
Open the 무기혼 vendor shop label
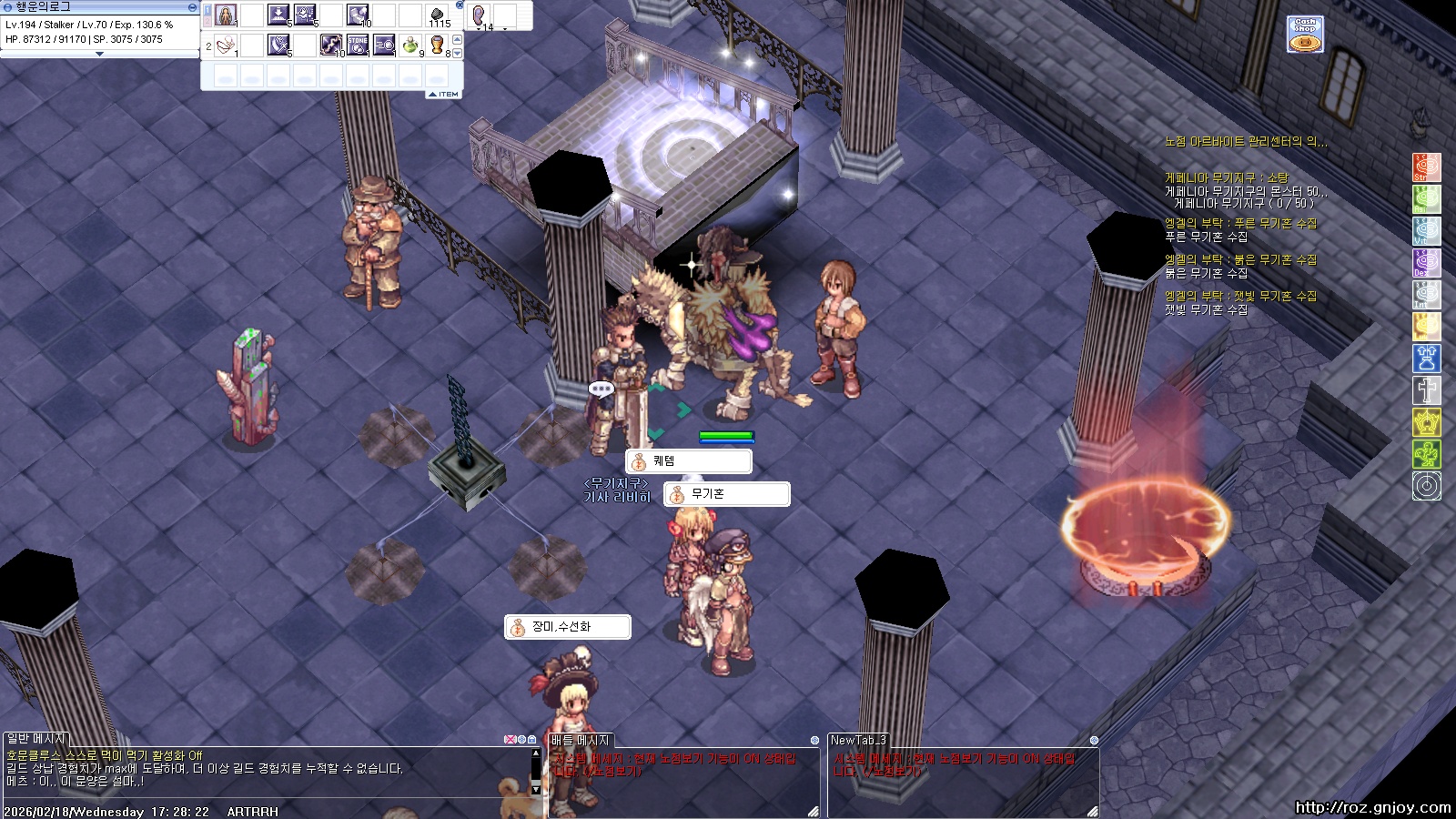pos(726,494)
